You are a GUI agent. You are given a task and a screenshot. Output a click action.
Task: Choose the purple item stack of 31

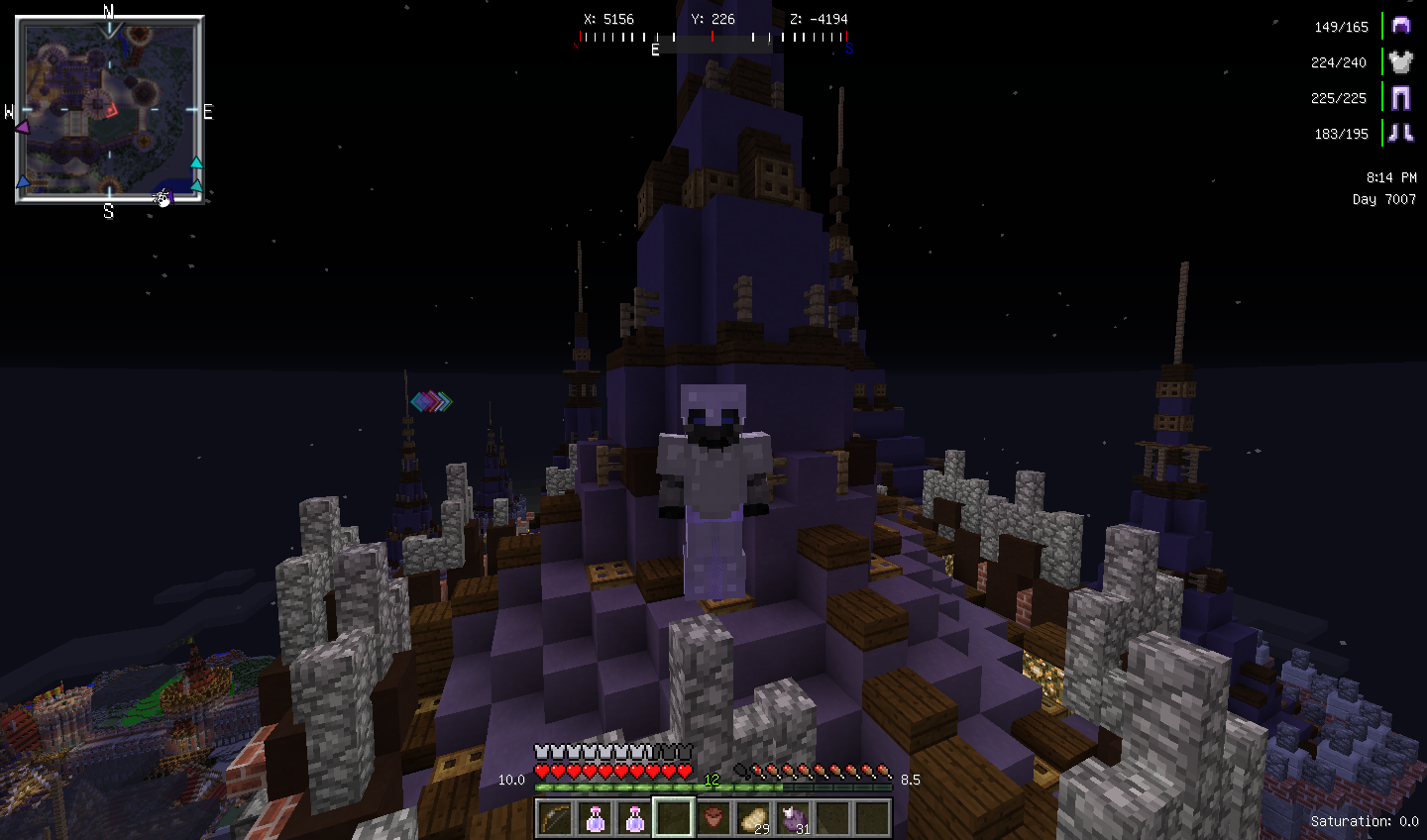point(793,818)
